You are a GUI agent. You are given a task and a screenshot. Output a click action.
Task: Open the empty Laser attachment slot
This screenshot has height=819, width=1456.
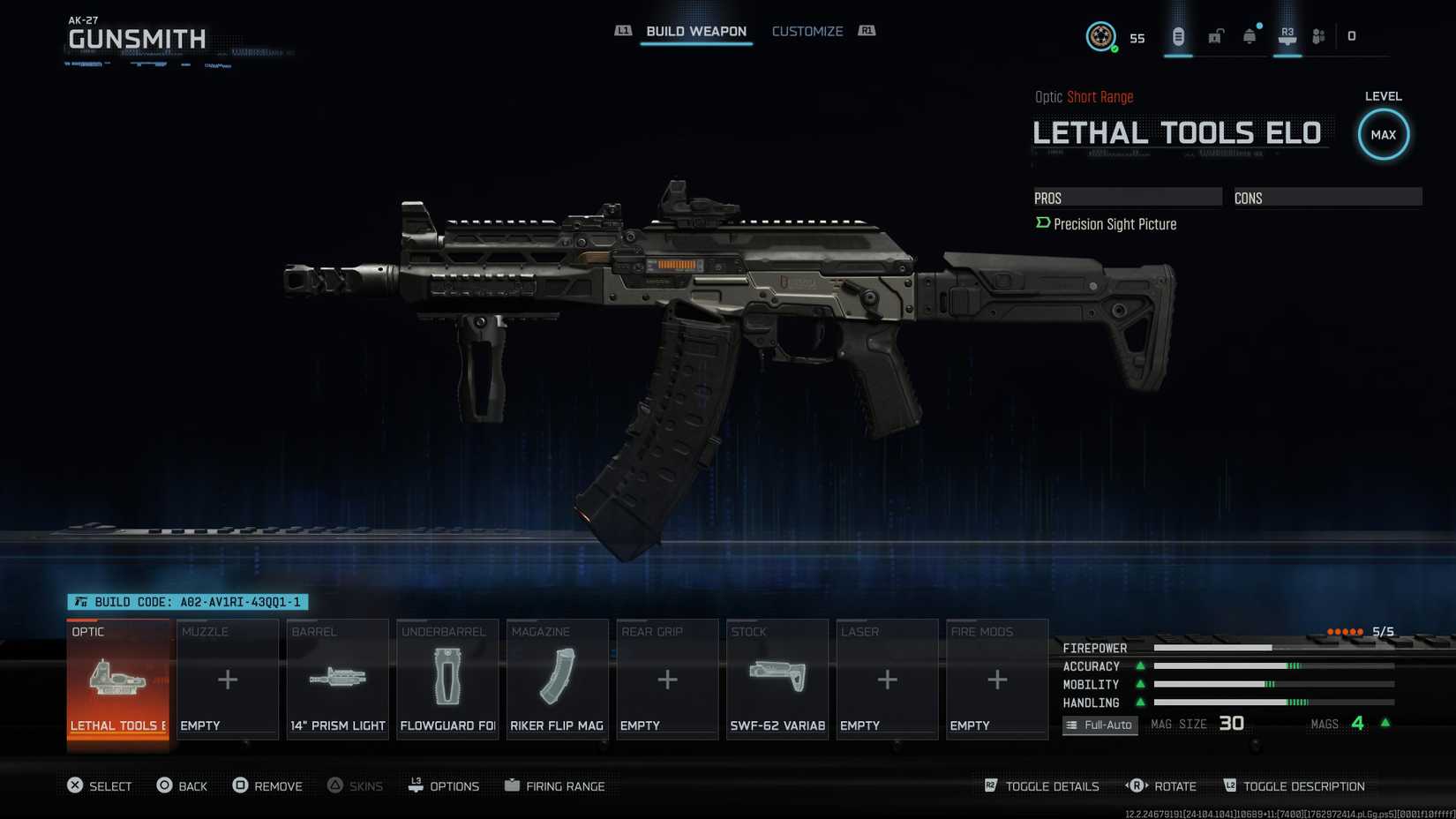click(887, 680)
